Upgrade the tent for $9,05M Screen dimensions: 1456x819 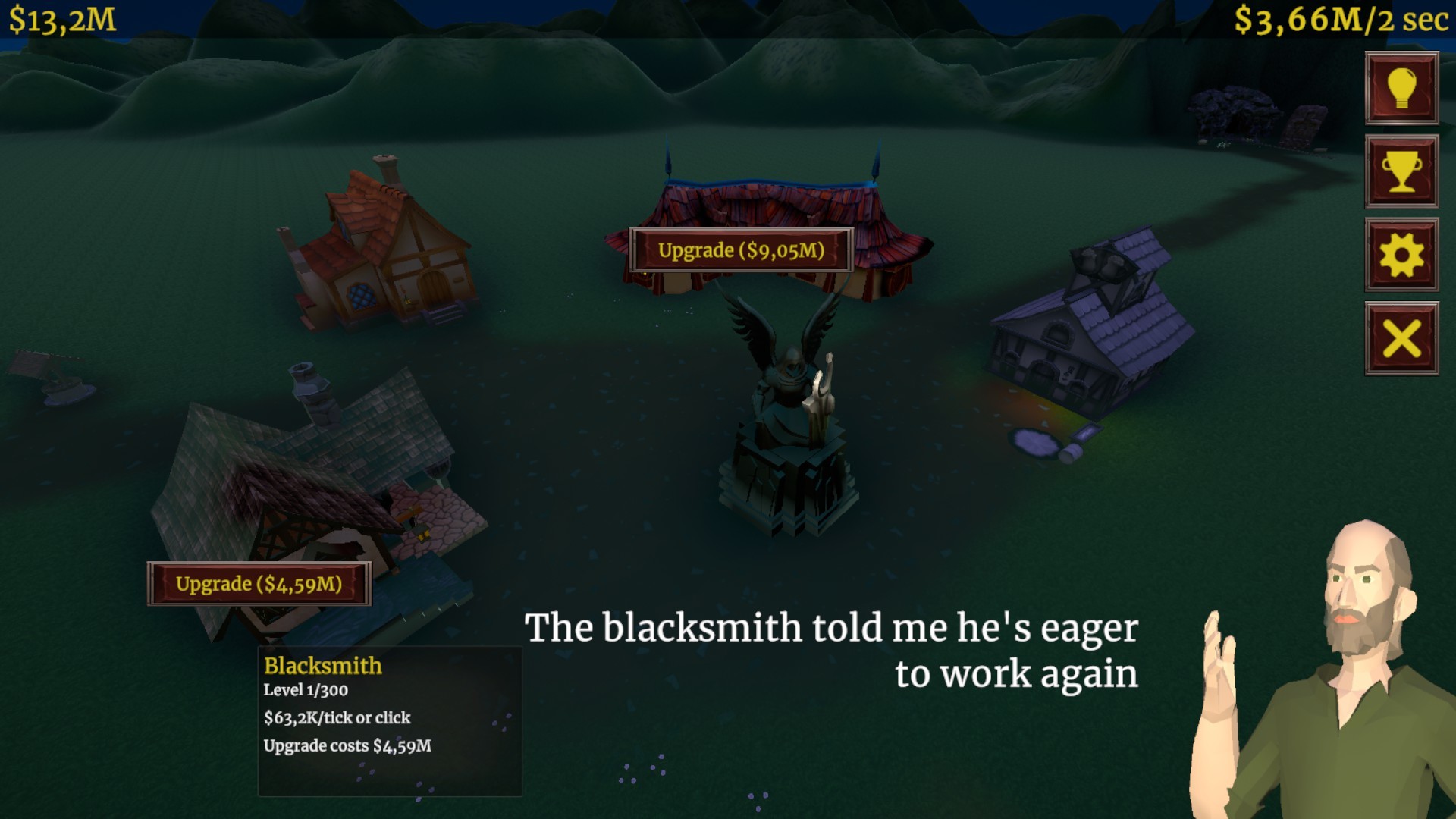(741, 249)
